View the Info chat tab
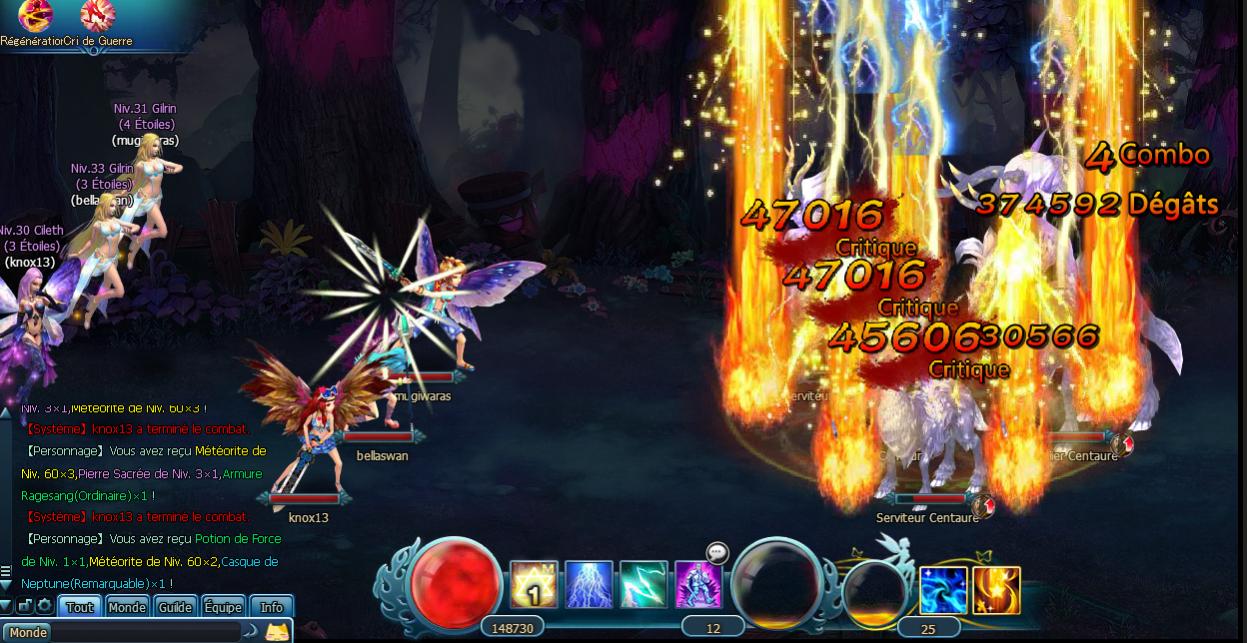Screen dimensions: 1247x643 (272, 607)
